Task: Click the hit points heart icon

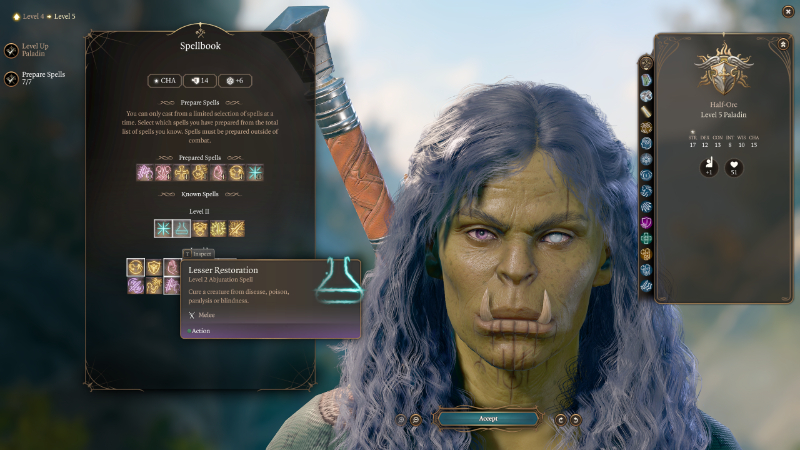Action: pos(734,166)
